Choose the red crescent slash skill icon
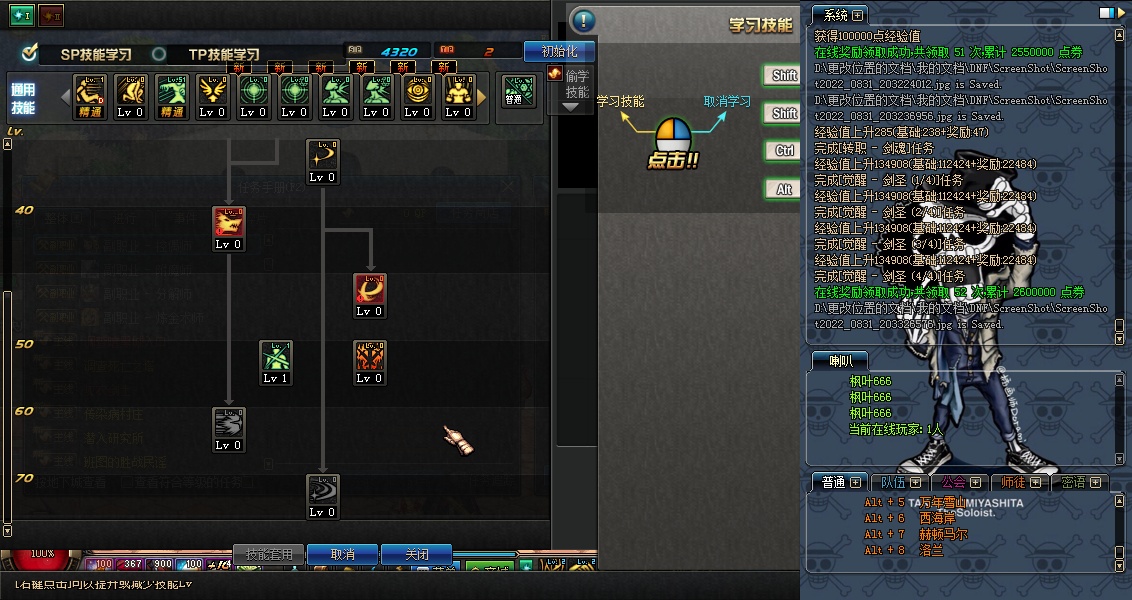 click(370, 289)
